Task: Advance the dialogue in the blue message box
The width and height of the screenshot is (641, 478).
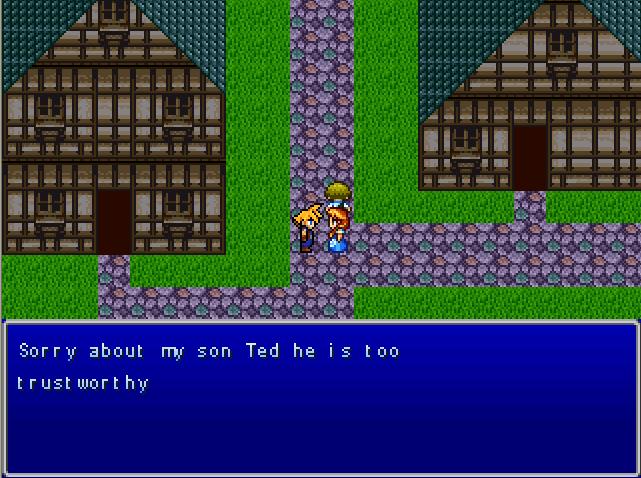Action: [x=320, y=397]
